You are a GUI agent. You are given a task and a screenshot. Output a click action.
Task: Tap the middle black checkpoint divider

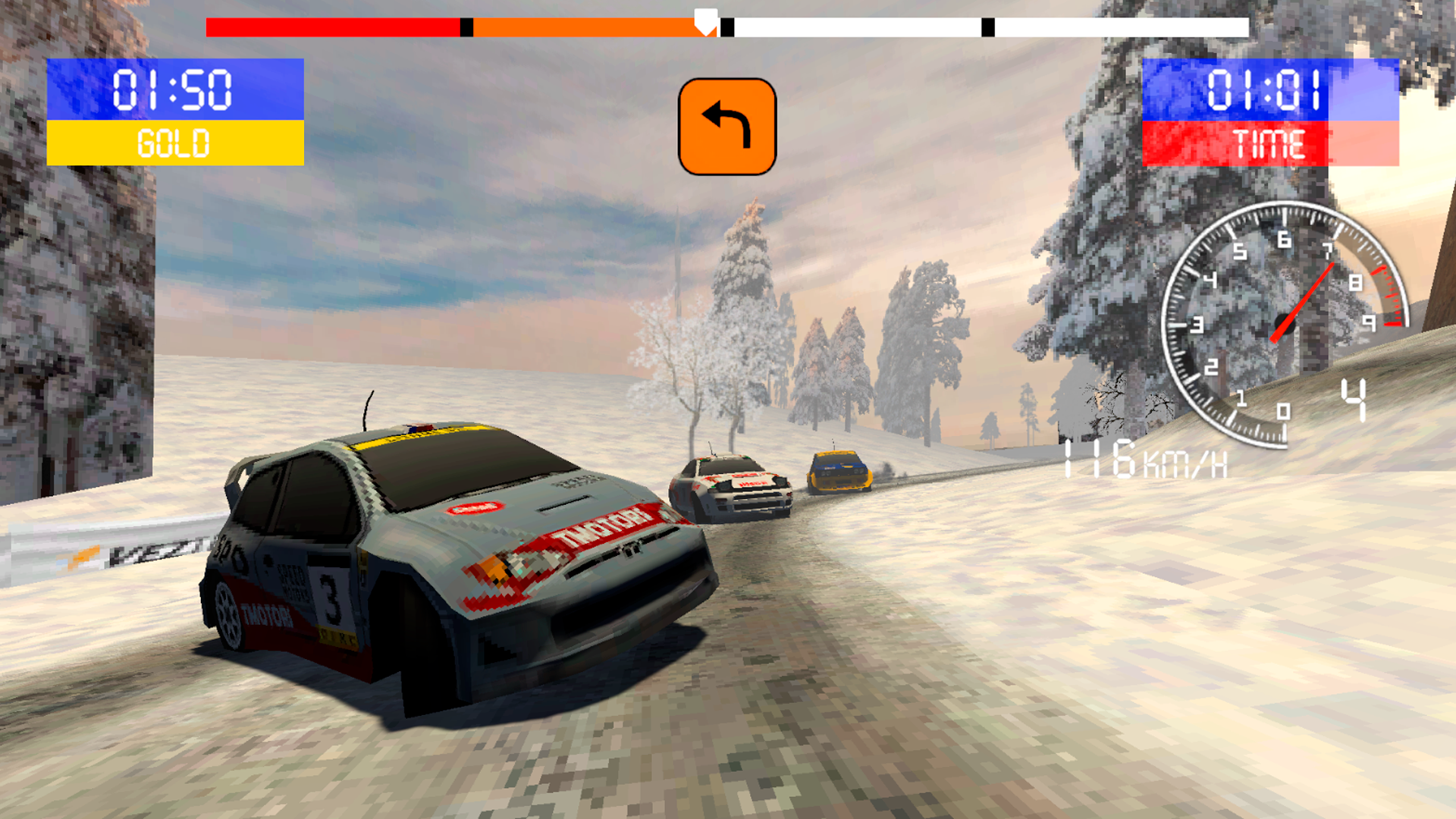(726, 27)
